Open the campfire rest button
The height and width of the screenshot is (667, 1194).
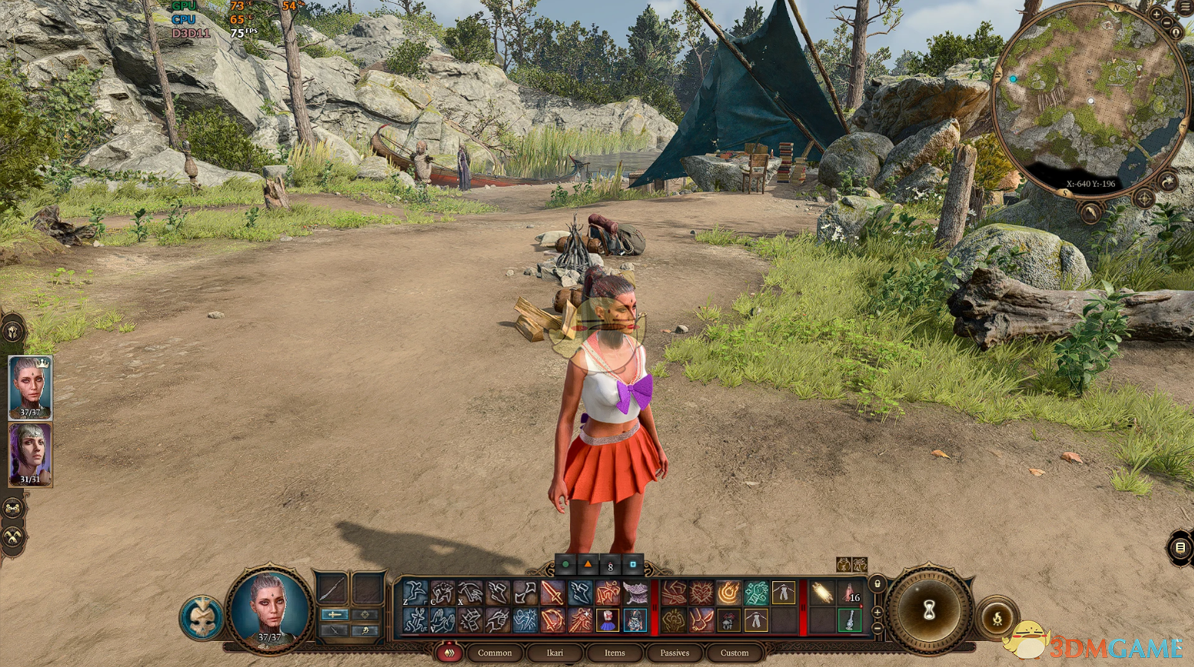click(996, 617)
